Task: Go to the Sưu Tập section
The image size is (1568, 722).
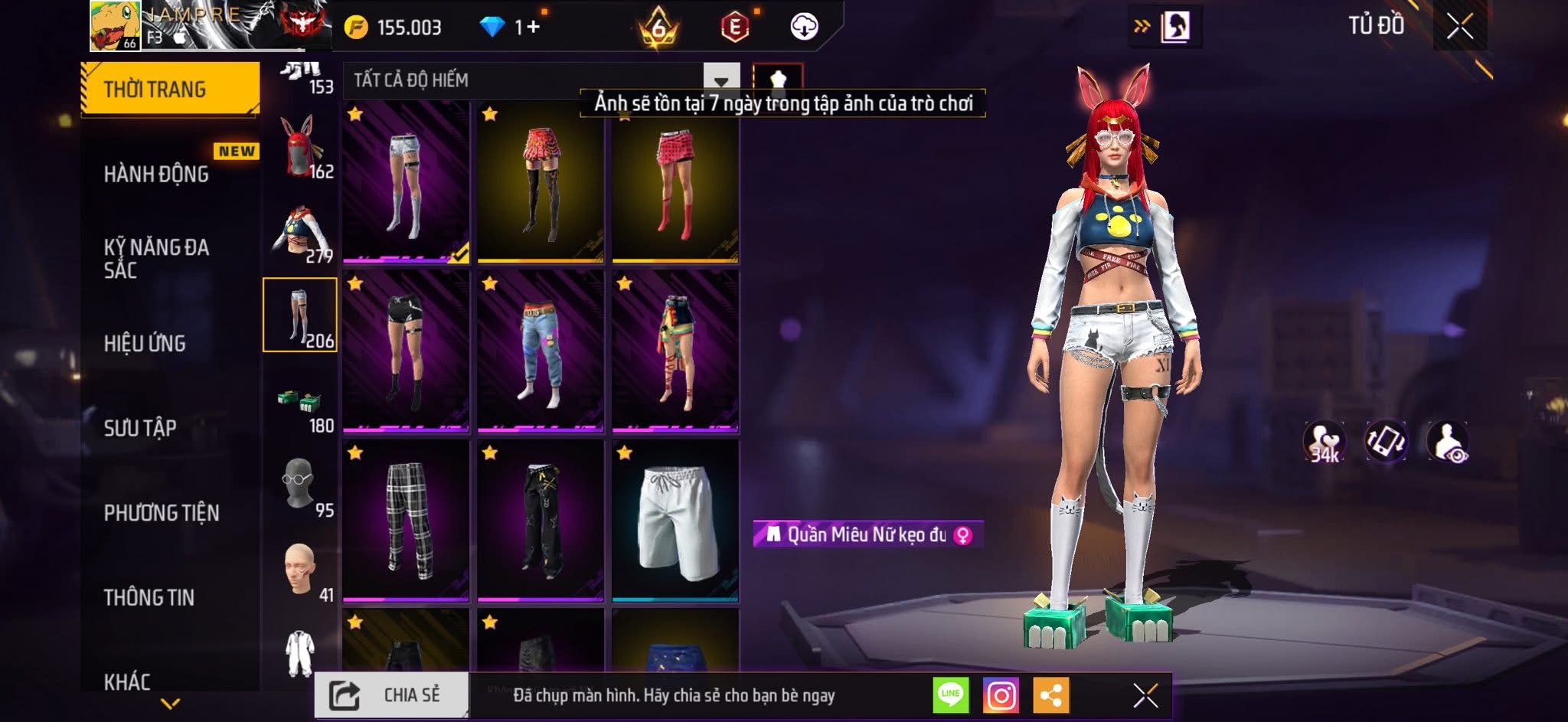Action: [x=140, y=428]
